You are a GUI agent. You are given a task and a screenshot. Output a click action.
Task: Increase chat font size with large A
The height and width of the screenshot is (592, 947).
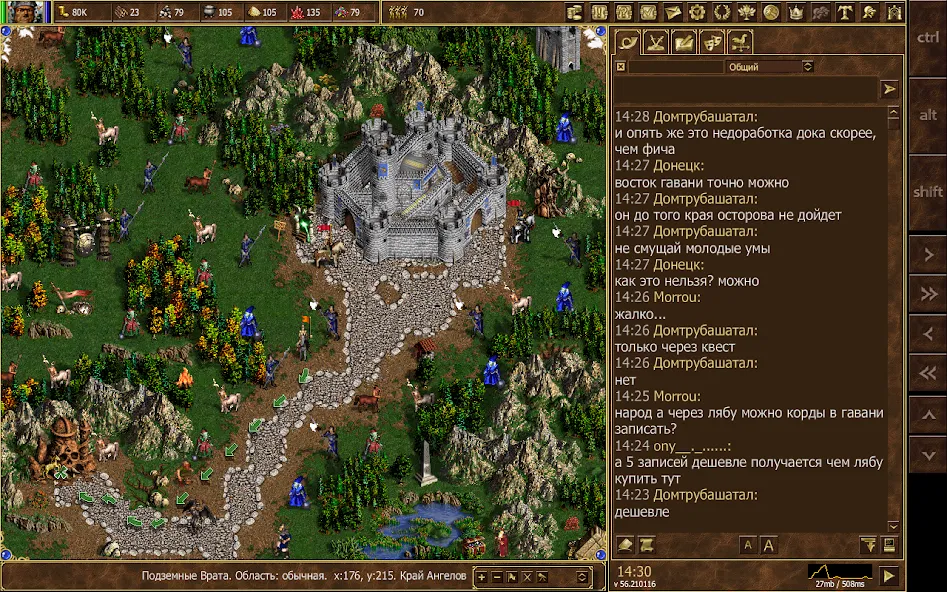[769, 545]
